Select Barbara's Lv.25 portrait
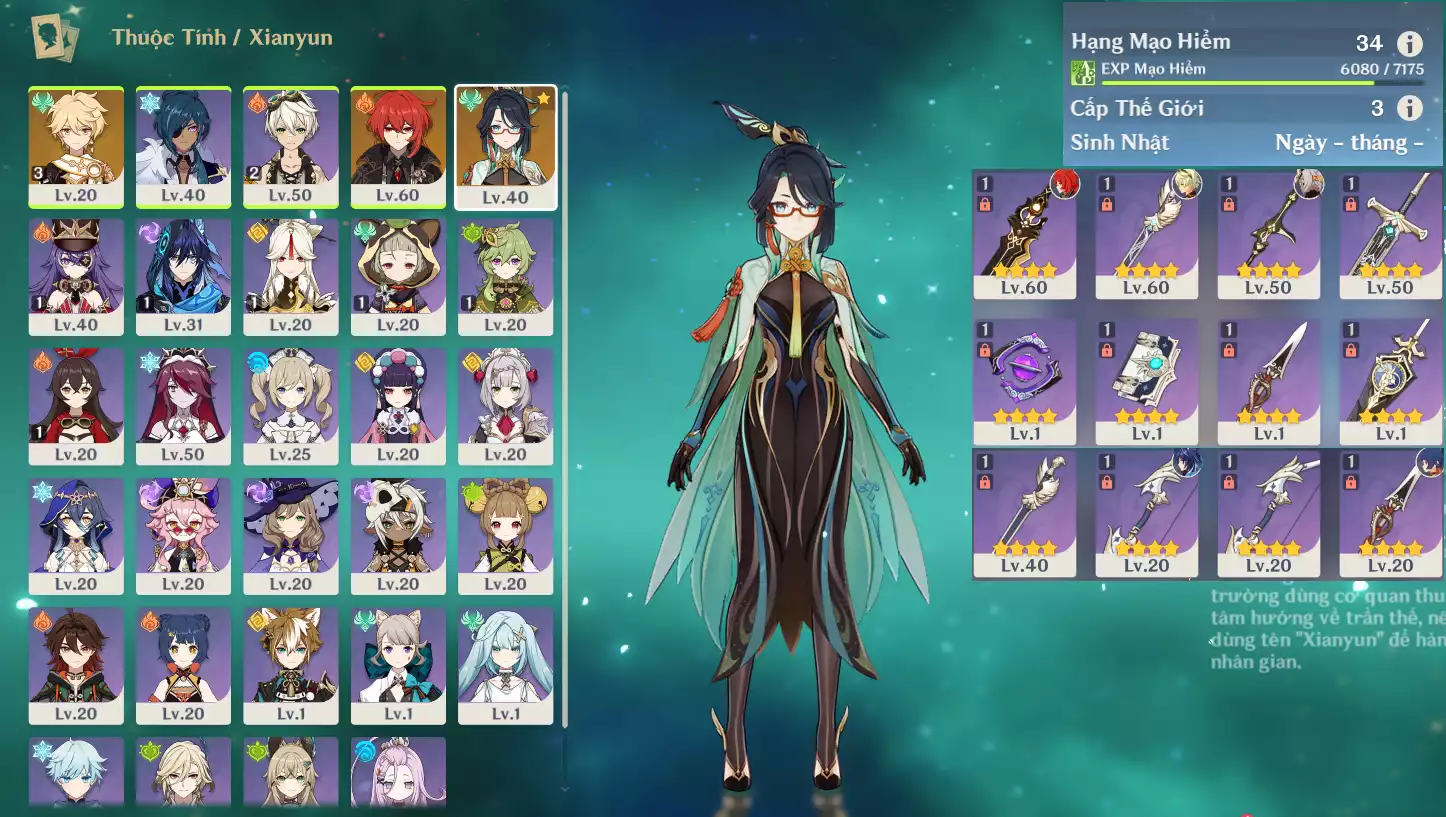Screen dimensions: 1446x817 pos(291,406)
